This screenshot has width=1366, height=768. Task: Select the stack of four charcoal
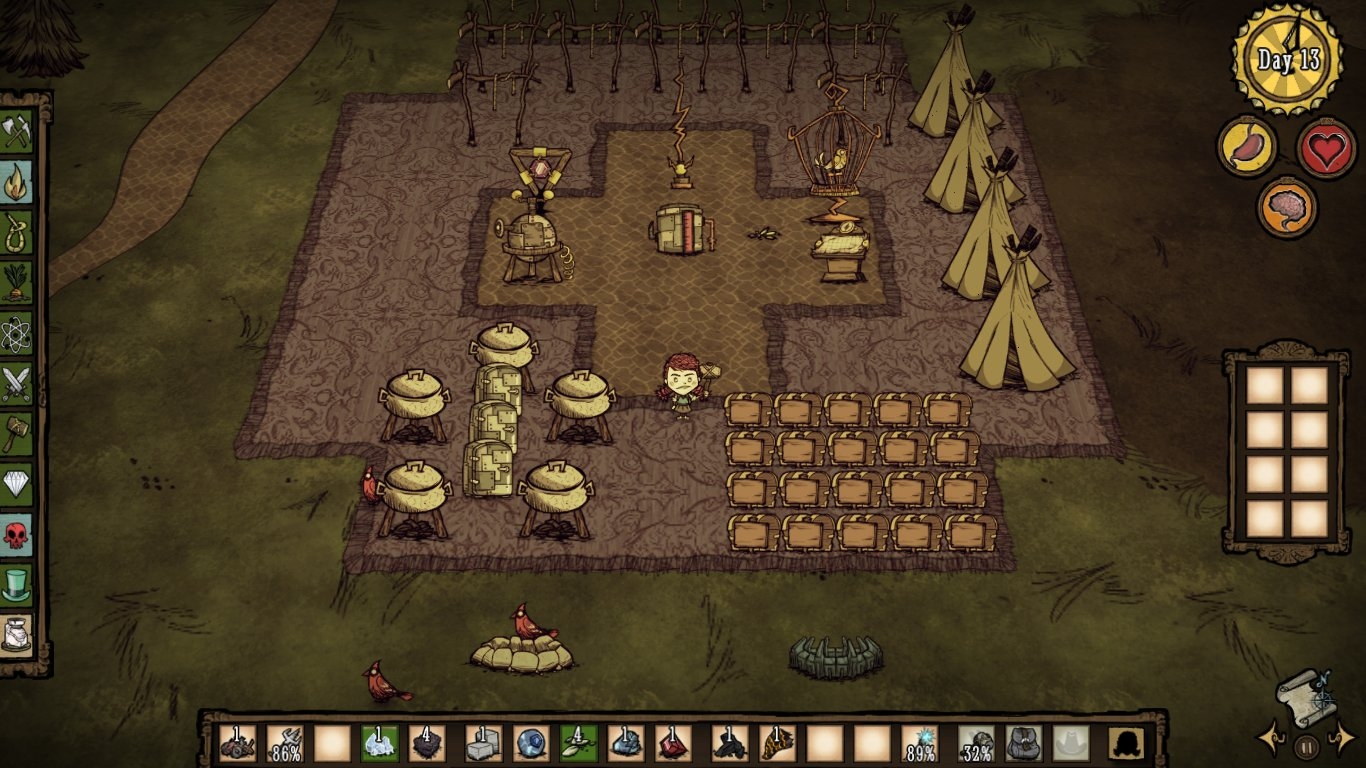[428, 743]
